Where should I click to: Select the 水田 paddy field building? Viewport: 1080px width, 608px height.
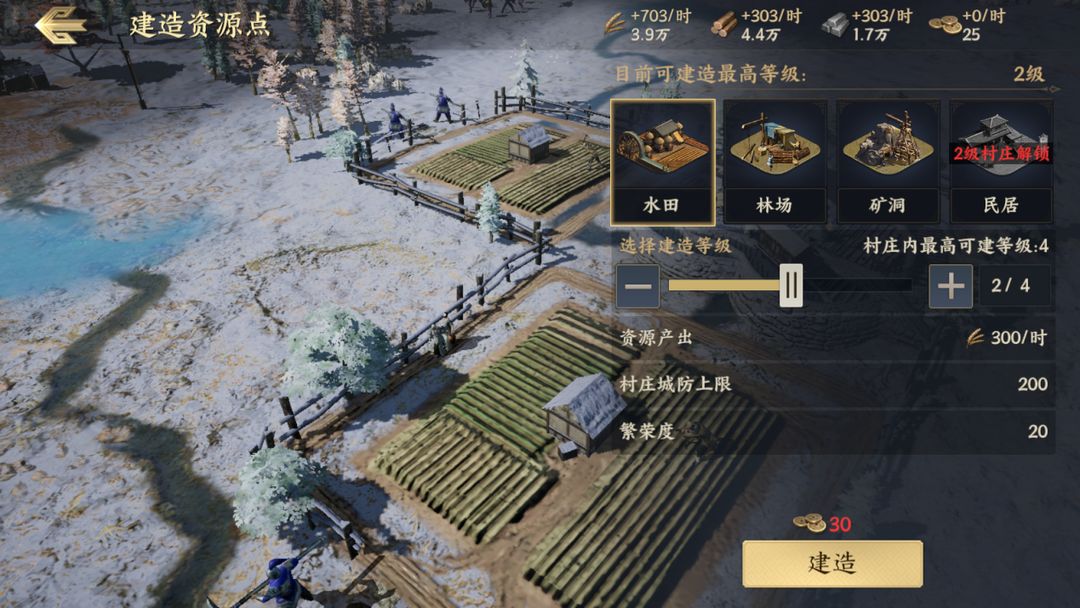(662, 161)
